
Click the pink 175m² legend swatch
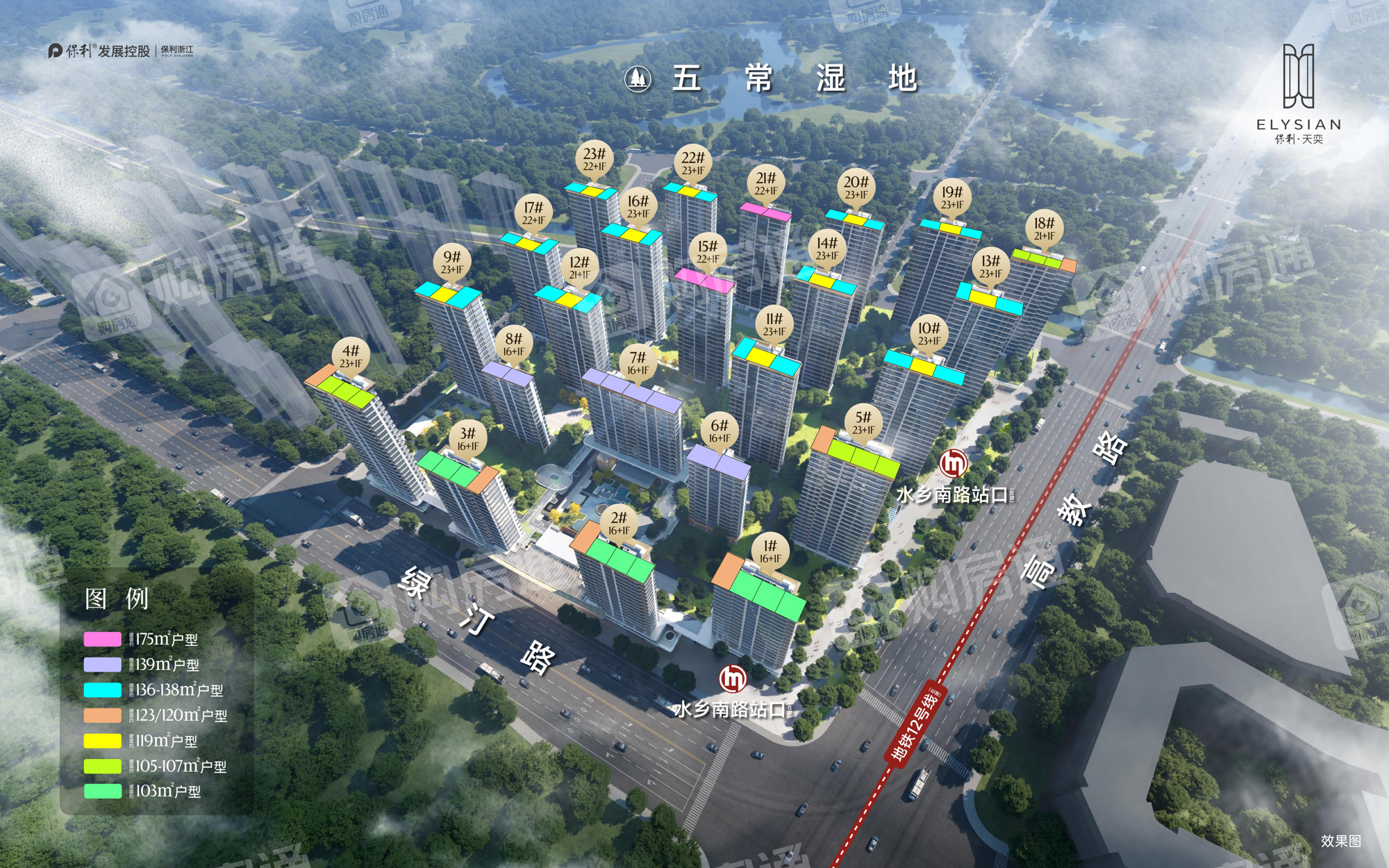tap(102, 639)
